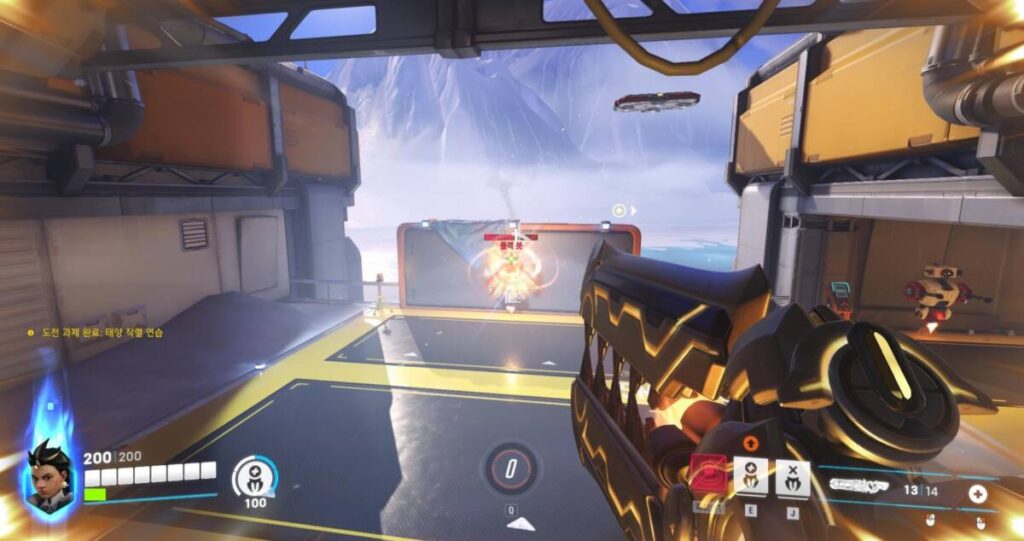Activate the healing plus secondary fire icon

pos(977,493)
